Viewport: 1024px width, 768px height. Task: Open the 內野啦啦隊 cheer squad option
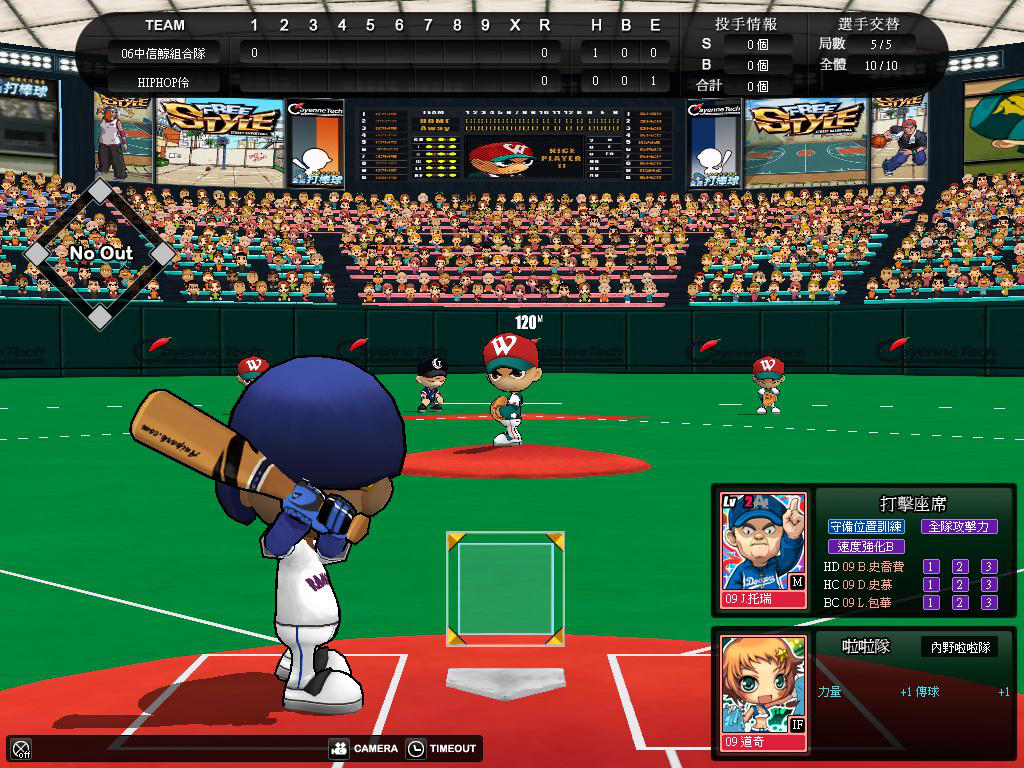(x=959, y=648)
